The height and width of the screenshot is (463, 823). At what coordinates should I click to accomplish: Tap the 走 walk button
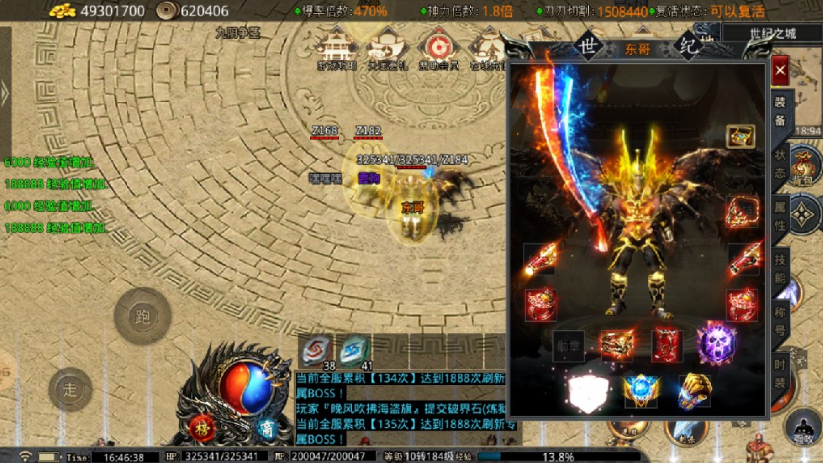pyautogui.click(x=70, y=388)
